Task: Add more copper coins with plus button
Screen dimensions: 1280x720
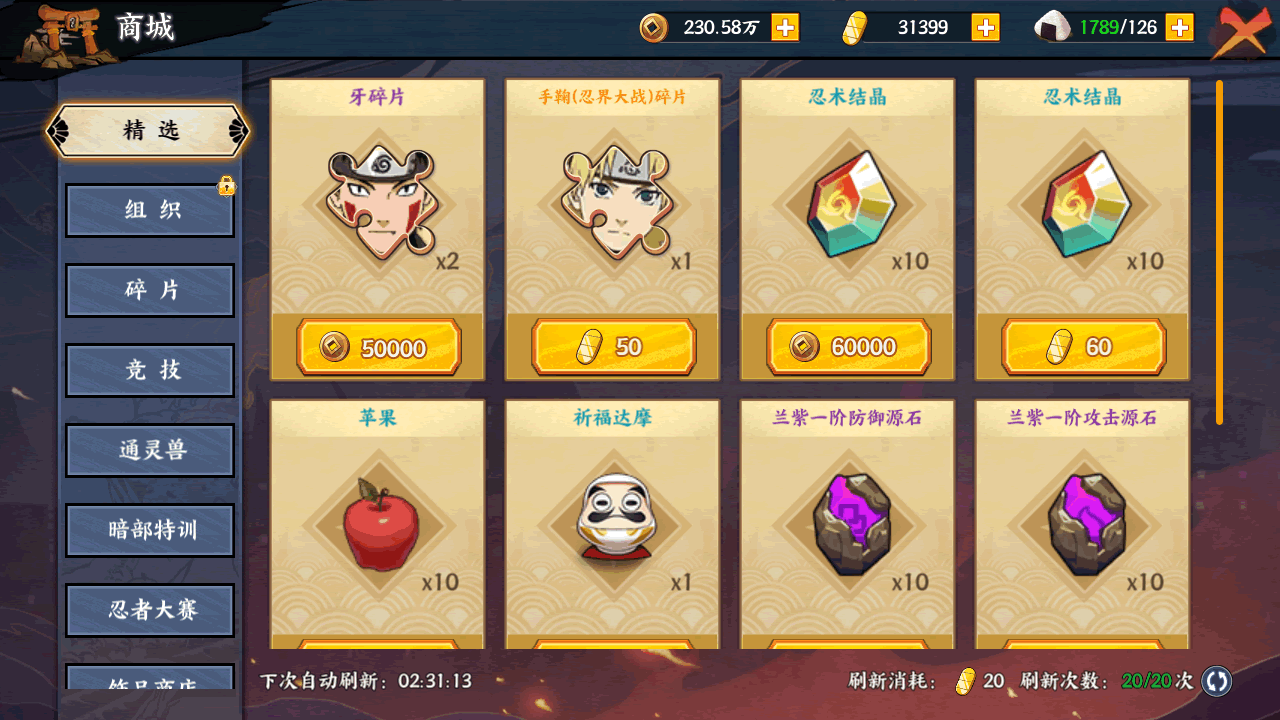Action: coord(785,27)
